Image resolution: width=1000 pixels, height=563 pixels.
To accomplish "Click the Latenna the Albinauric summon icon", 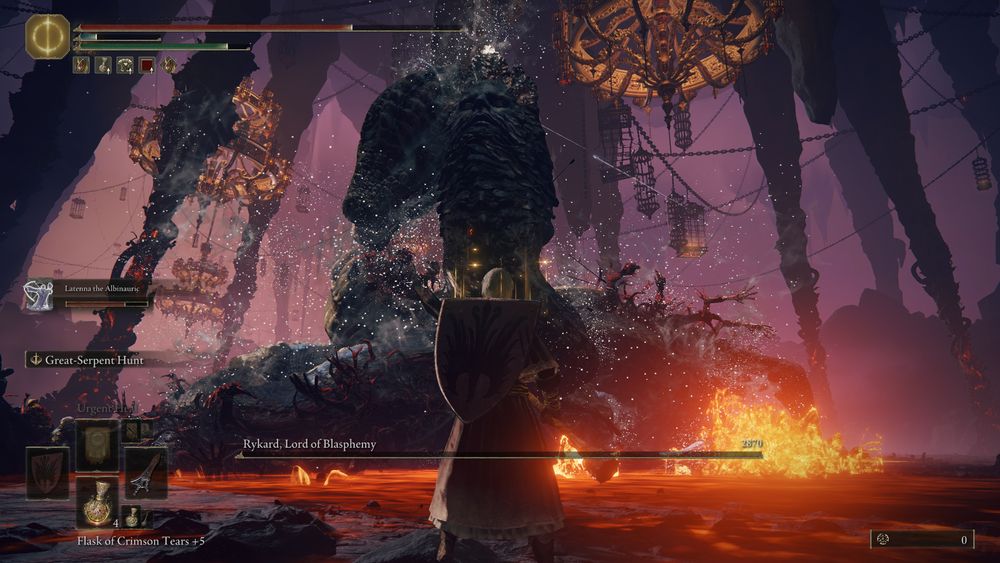I will pos(37,293).
